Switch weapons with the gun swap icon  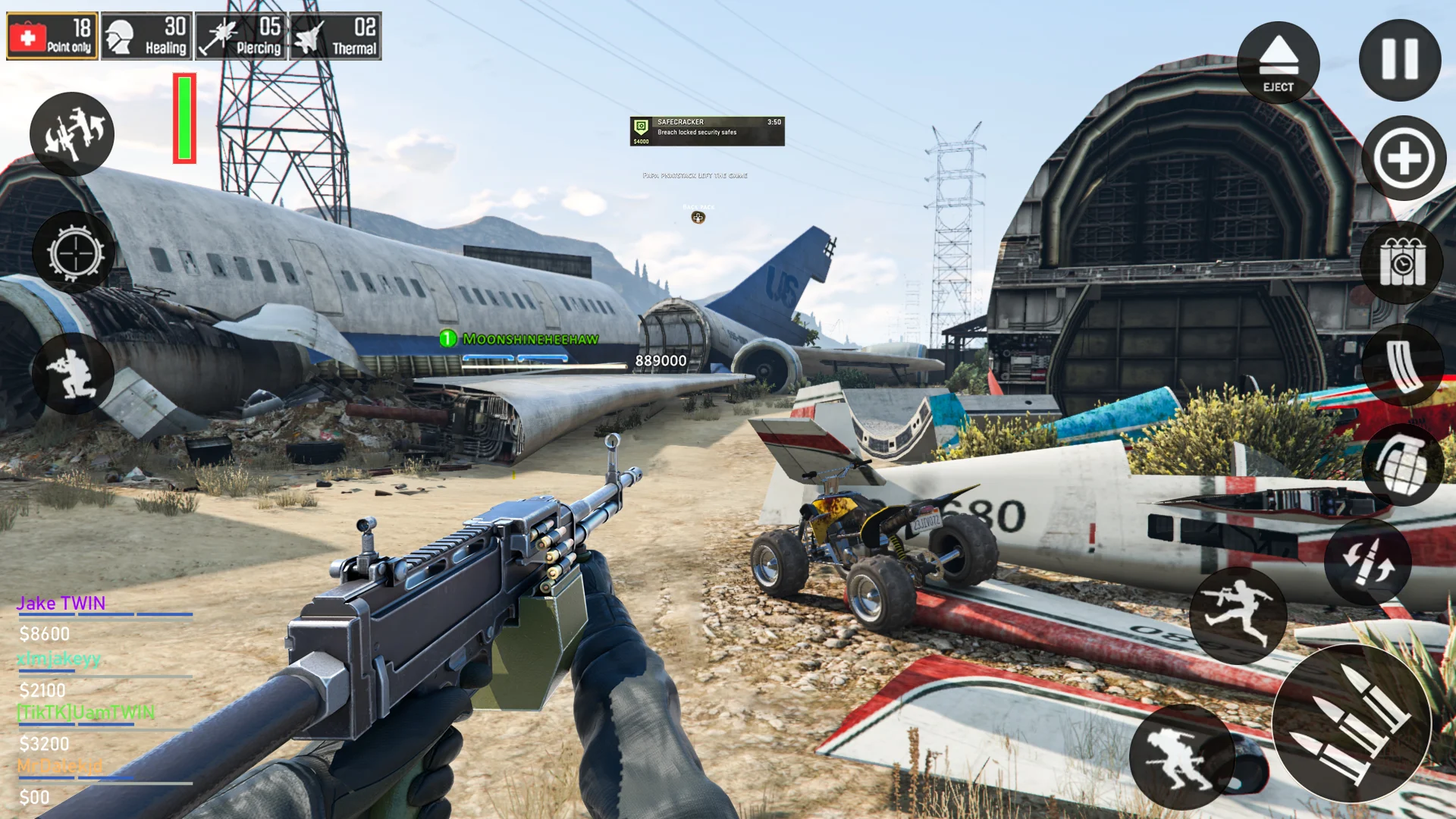(72, 134)
